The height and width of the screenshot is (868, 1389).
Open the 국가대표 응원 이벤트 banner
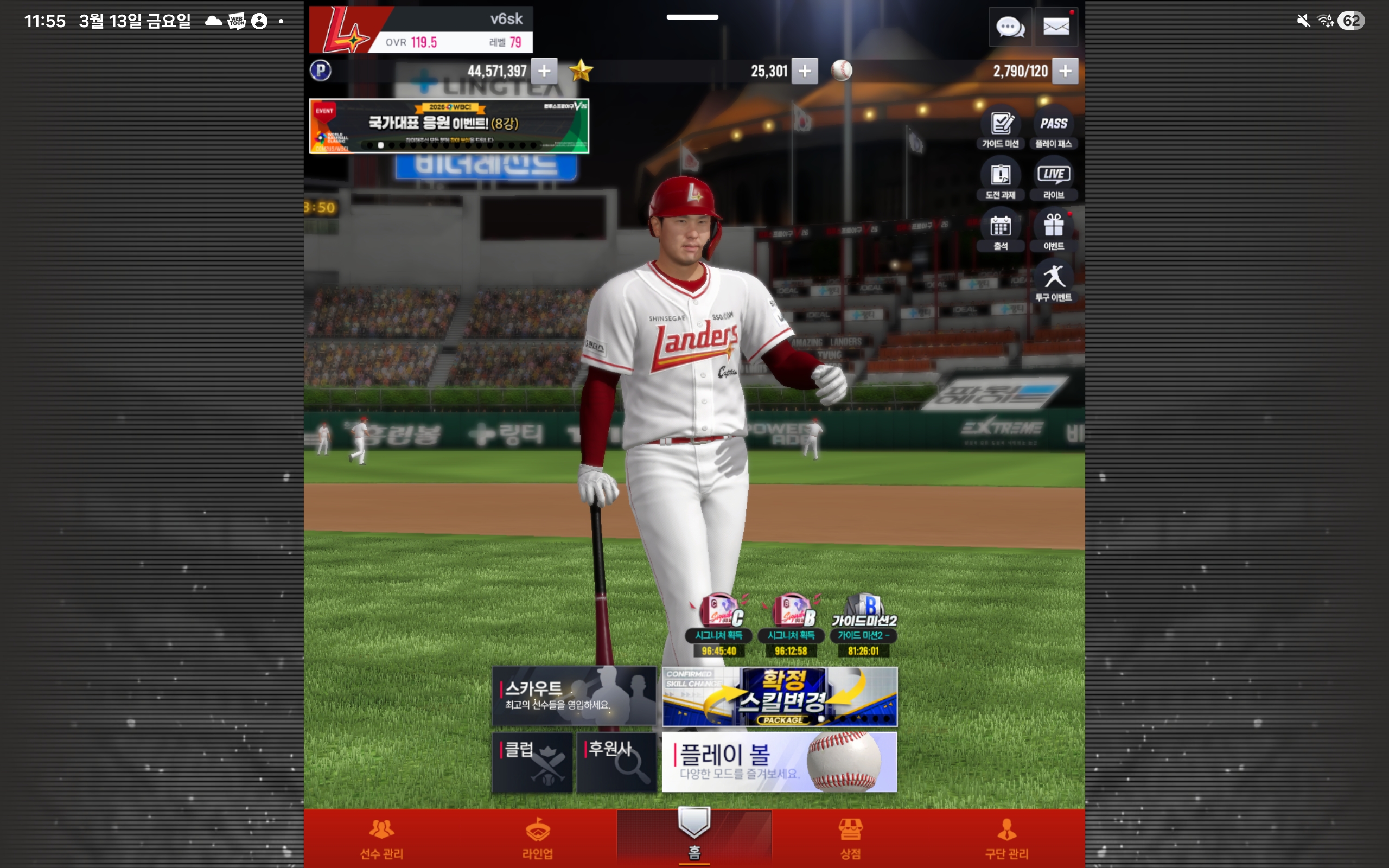(449, 126)
